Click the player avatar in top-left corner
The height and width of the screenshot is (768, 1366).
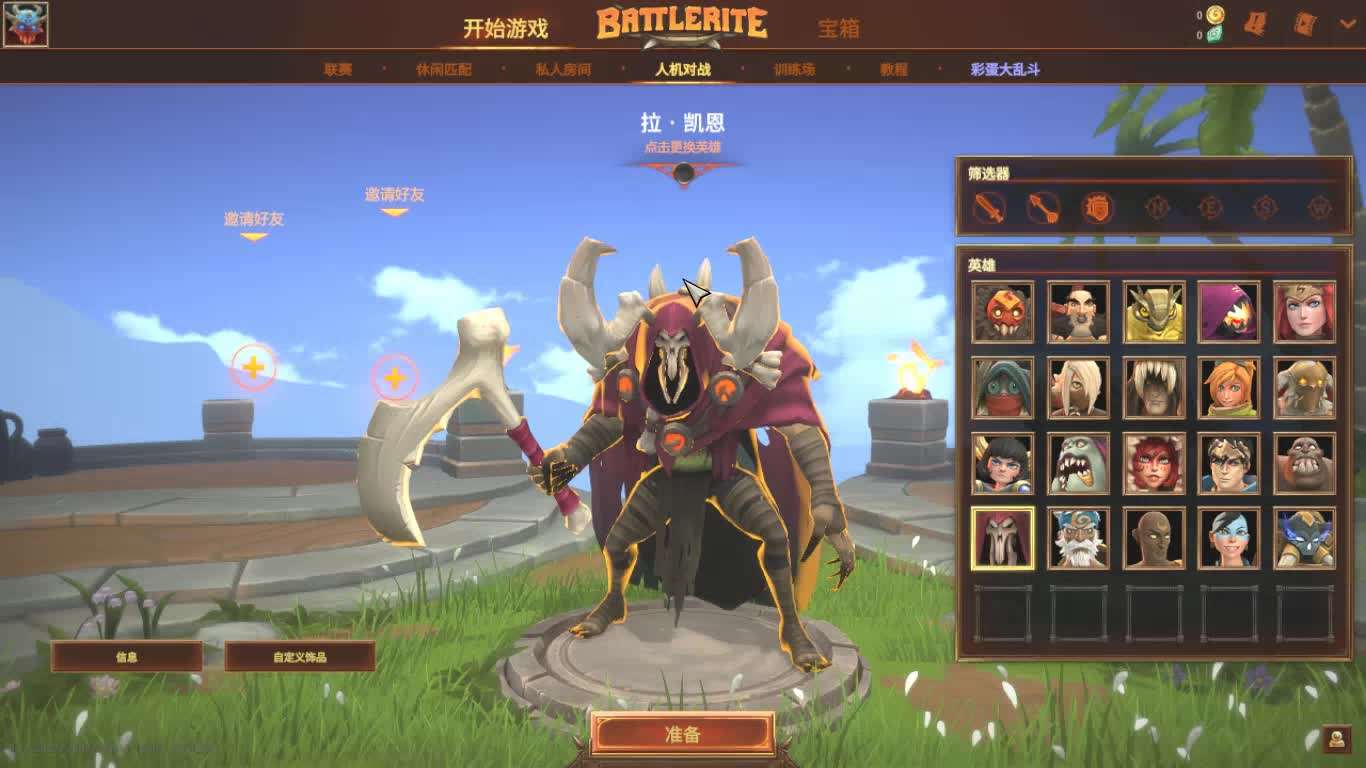coord(25,25)
